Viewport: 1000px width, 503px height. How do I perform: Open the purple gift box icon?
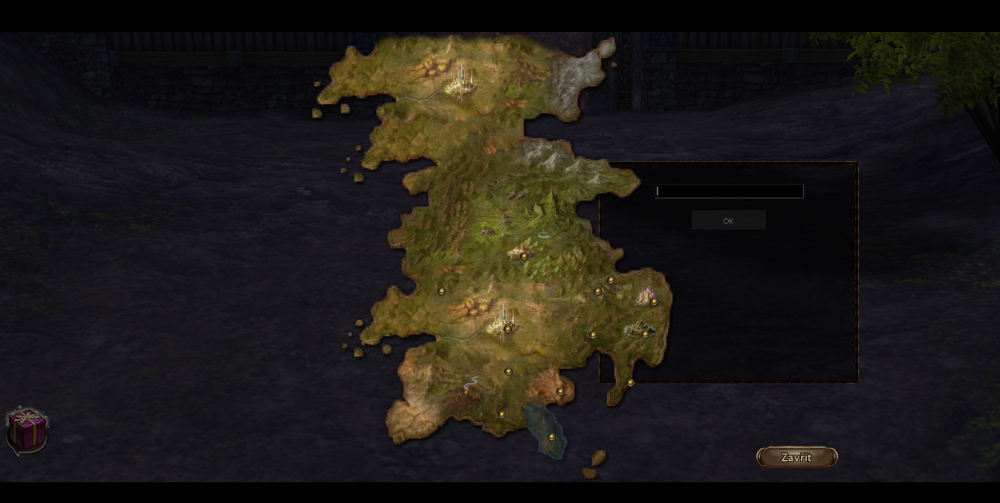pyautogui.click(x=27, y=430)
